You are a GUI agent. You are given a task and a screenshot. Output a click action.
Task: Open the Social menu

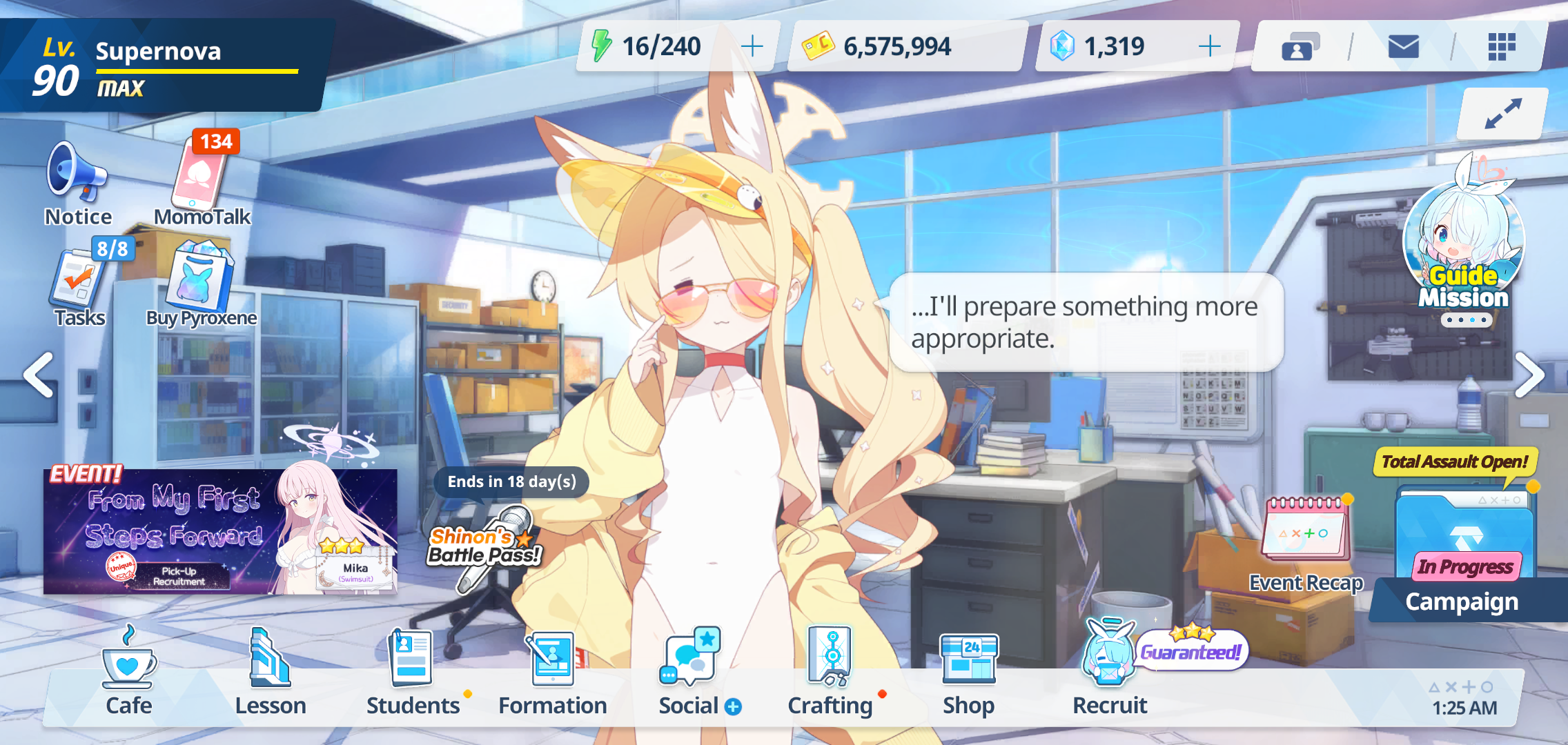point(692,673)
